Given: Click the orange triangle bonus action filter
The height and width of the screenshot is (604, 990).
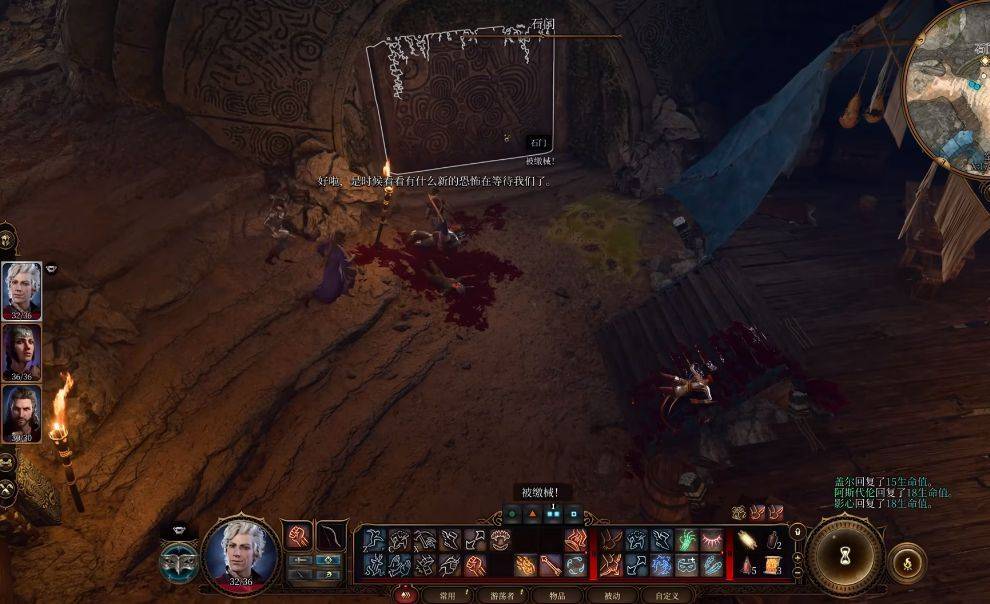Looking at the screenshot, I should click(533, 515).
